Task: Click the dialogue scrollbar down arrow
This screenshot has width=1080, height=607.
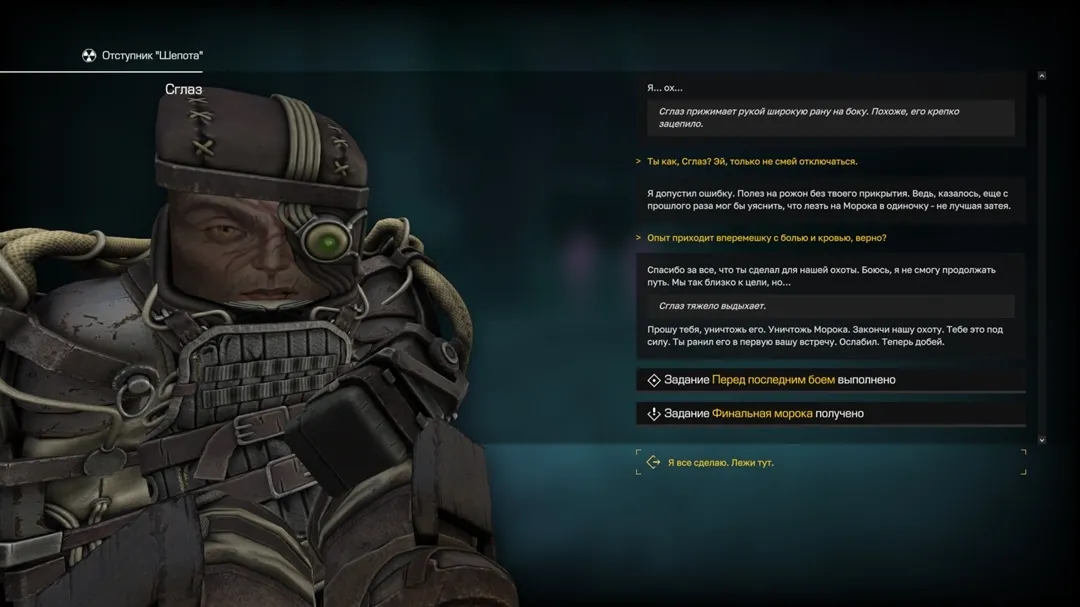Action: point(1042,439)
